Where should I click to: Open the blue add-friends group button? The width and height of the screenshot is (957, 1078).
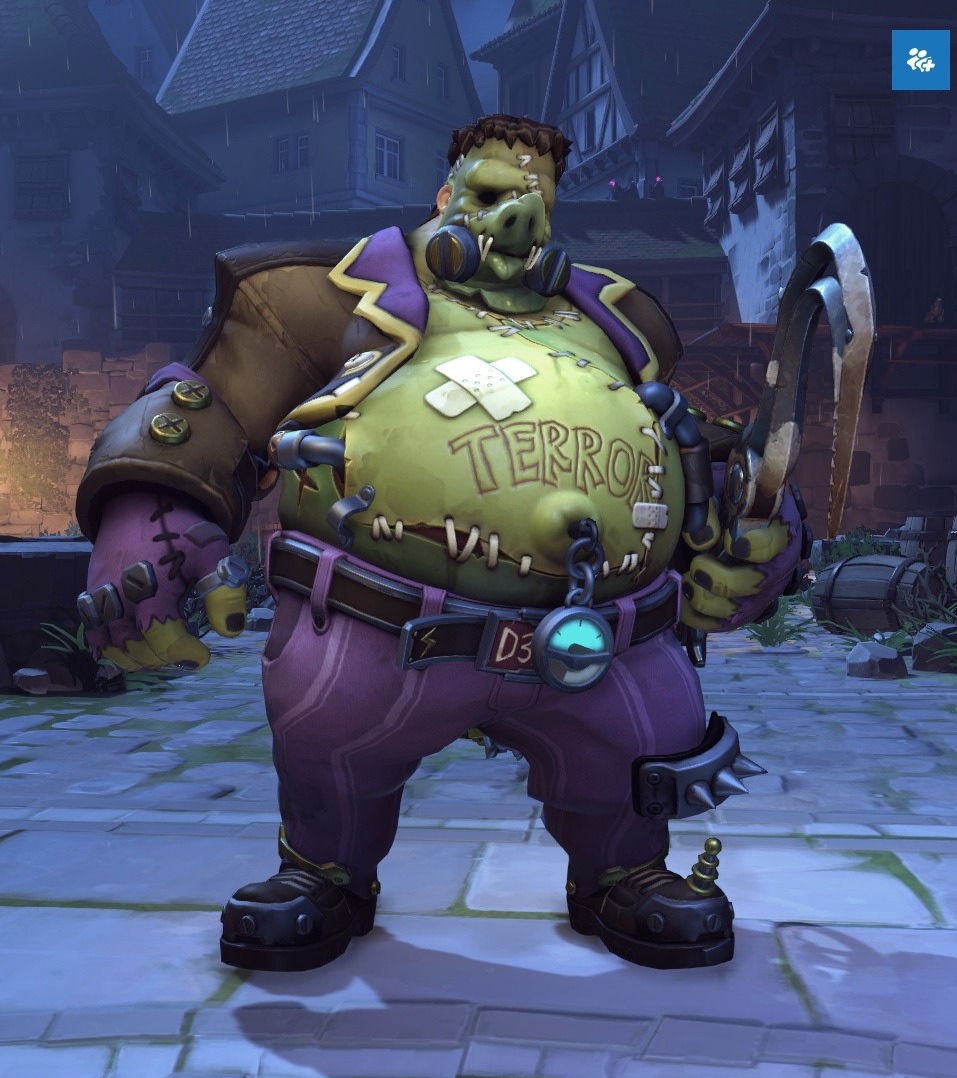(x=920, y=60)
